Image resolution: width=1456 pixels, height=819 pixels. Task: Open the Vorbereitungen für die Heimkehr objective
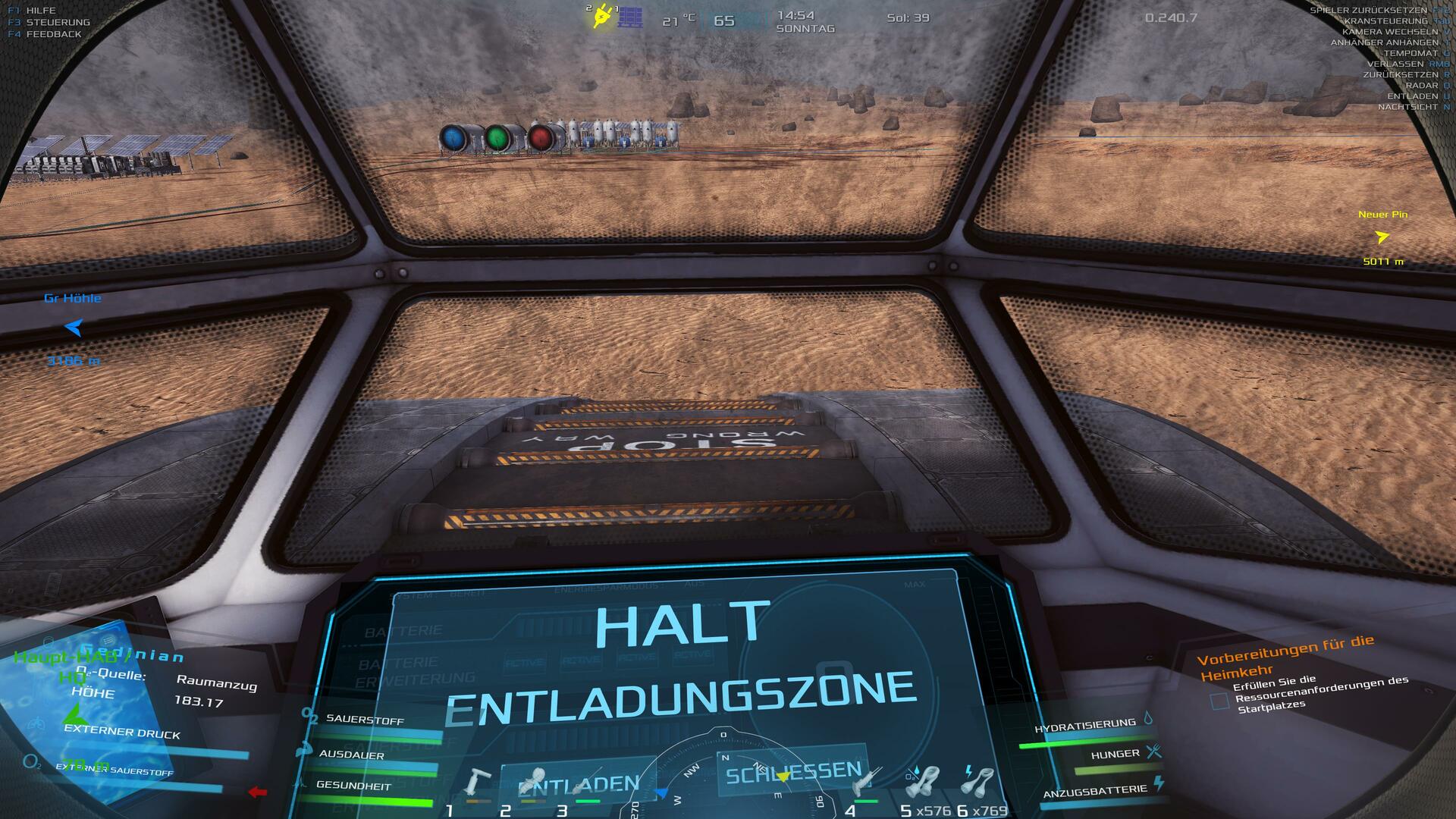point(1285,657)
